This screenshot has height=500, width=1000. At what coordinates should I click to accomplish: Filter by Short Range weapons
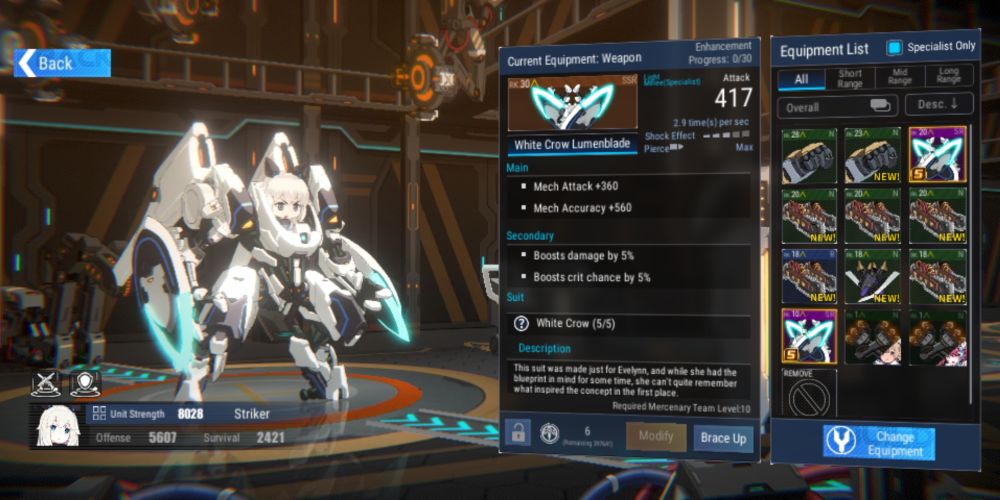coord(850,79)
